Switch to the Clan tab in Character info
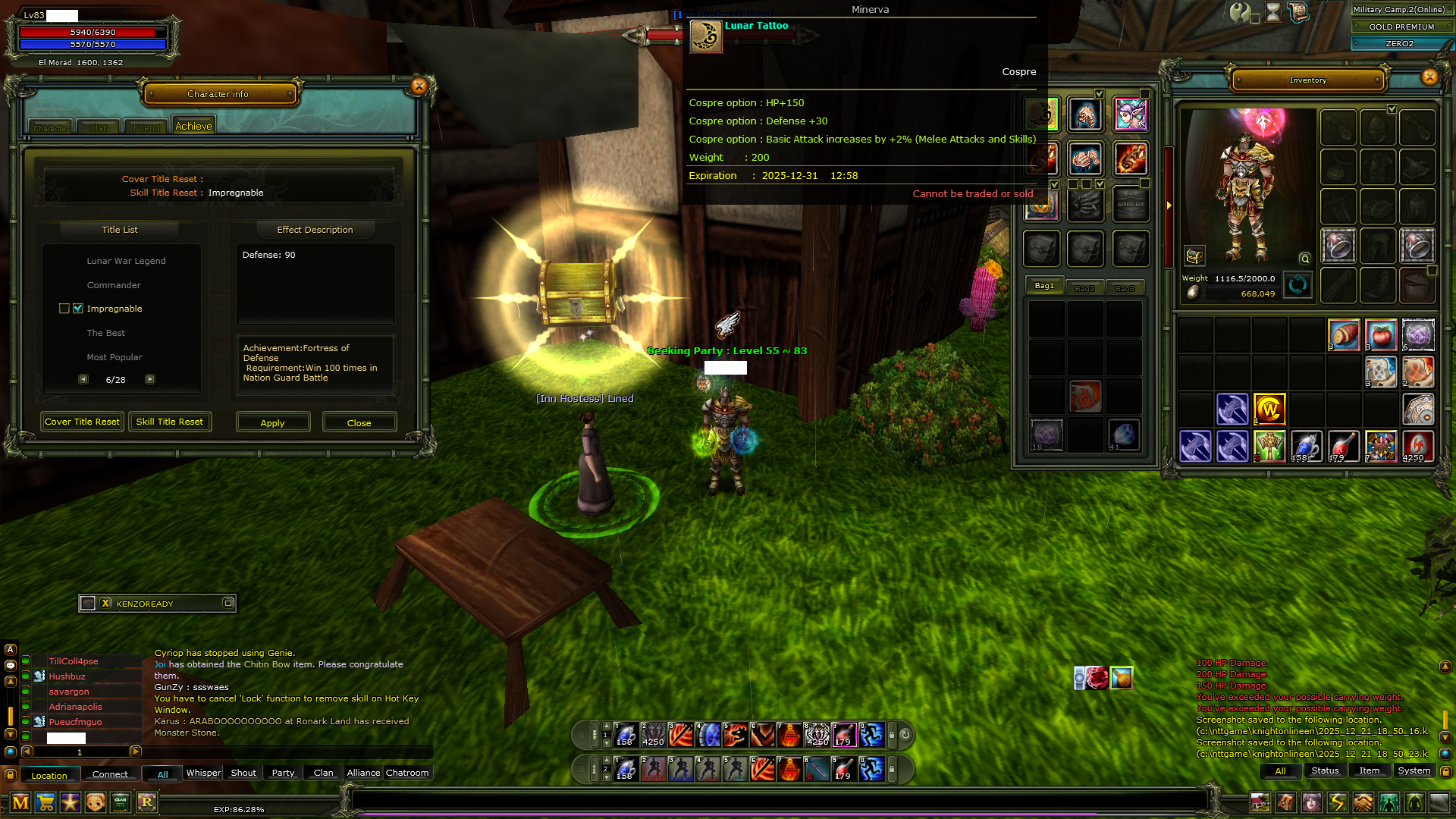1456x819 pixels. pos(97,127)
